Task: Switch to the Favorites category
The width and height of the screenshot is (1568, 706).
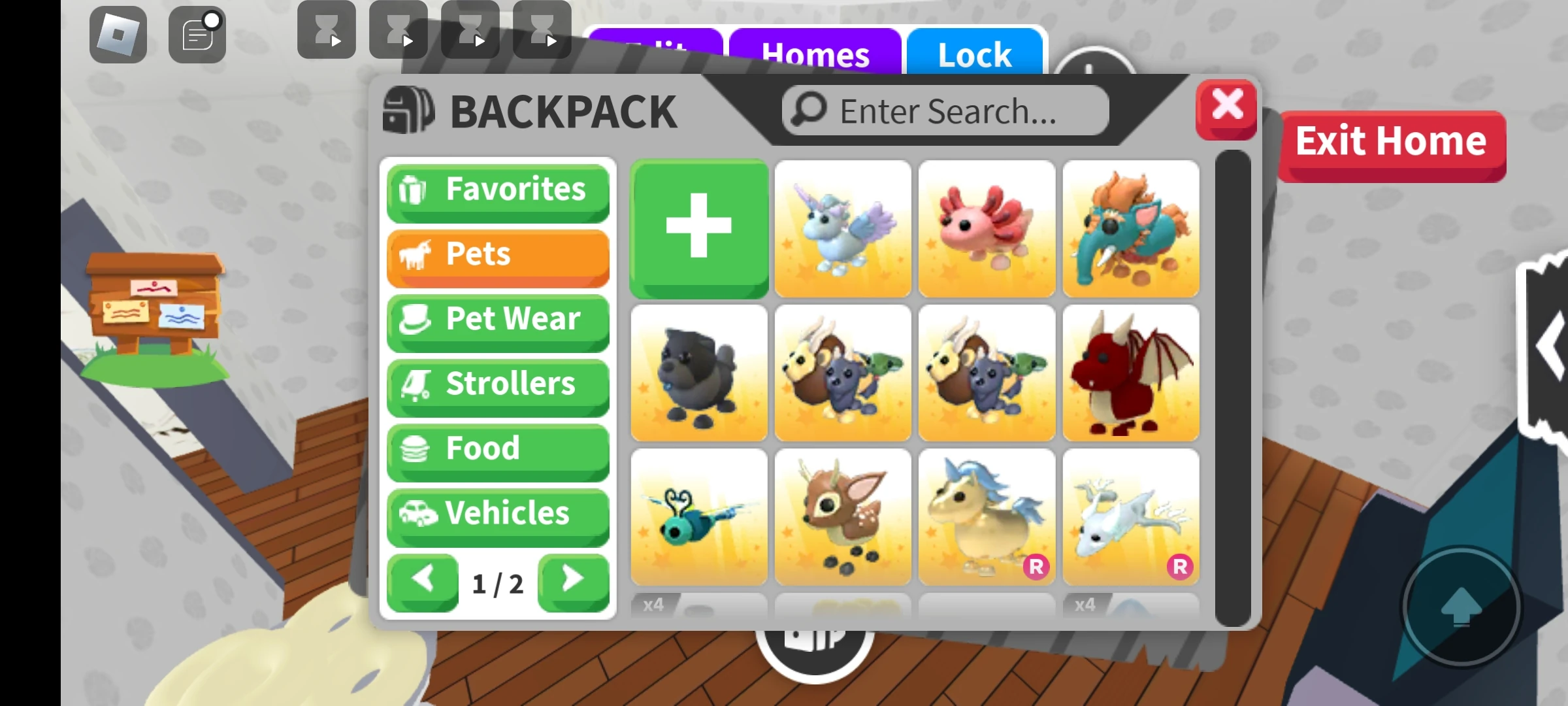Action: click(498, 190)
